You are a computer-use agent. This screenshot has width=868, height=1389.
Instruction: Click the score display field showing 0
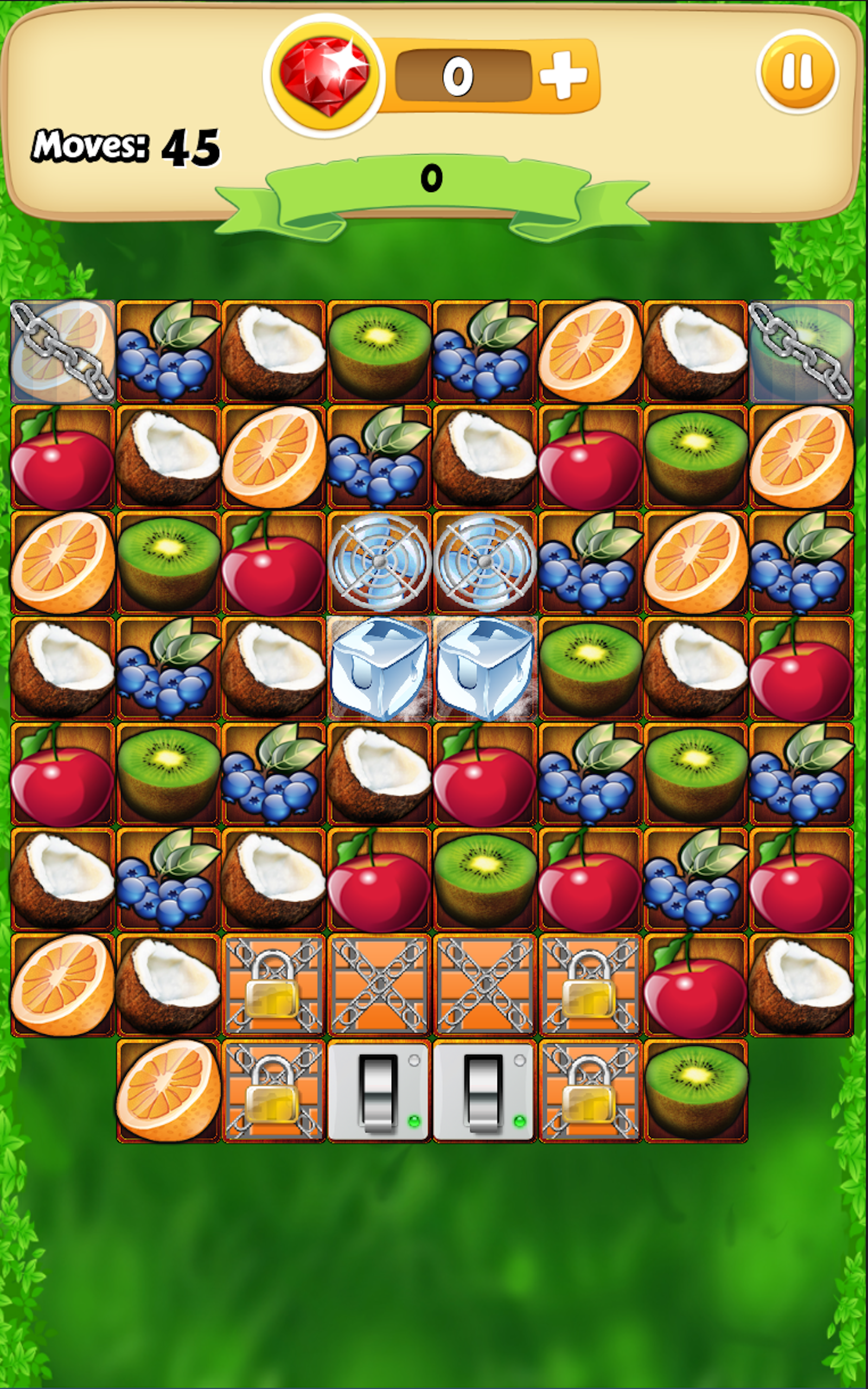coord(459,75)
